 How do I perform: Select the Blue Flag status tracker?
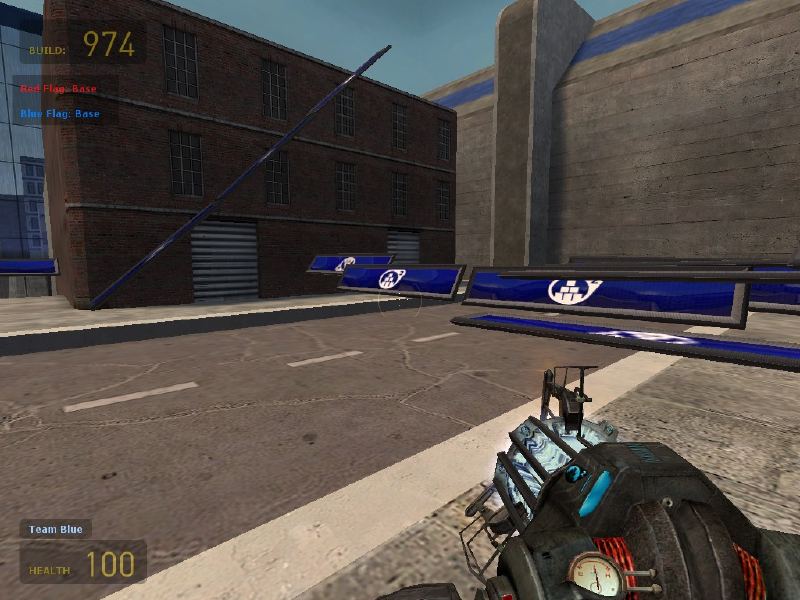point(60,113)
